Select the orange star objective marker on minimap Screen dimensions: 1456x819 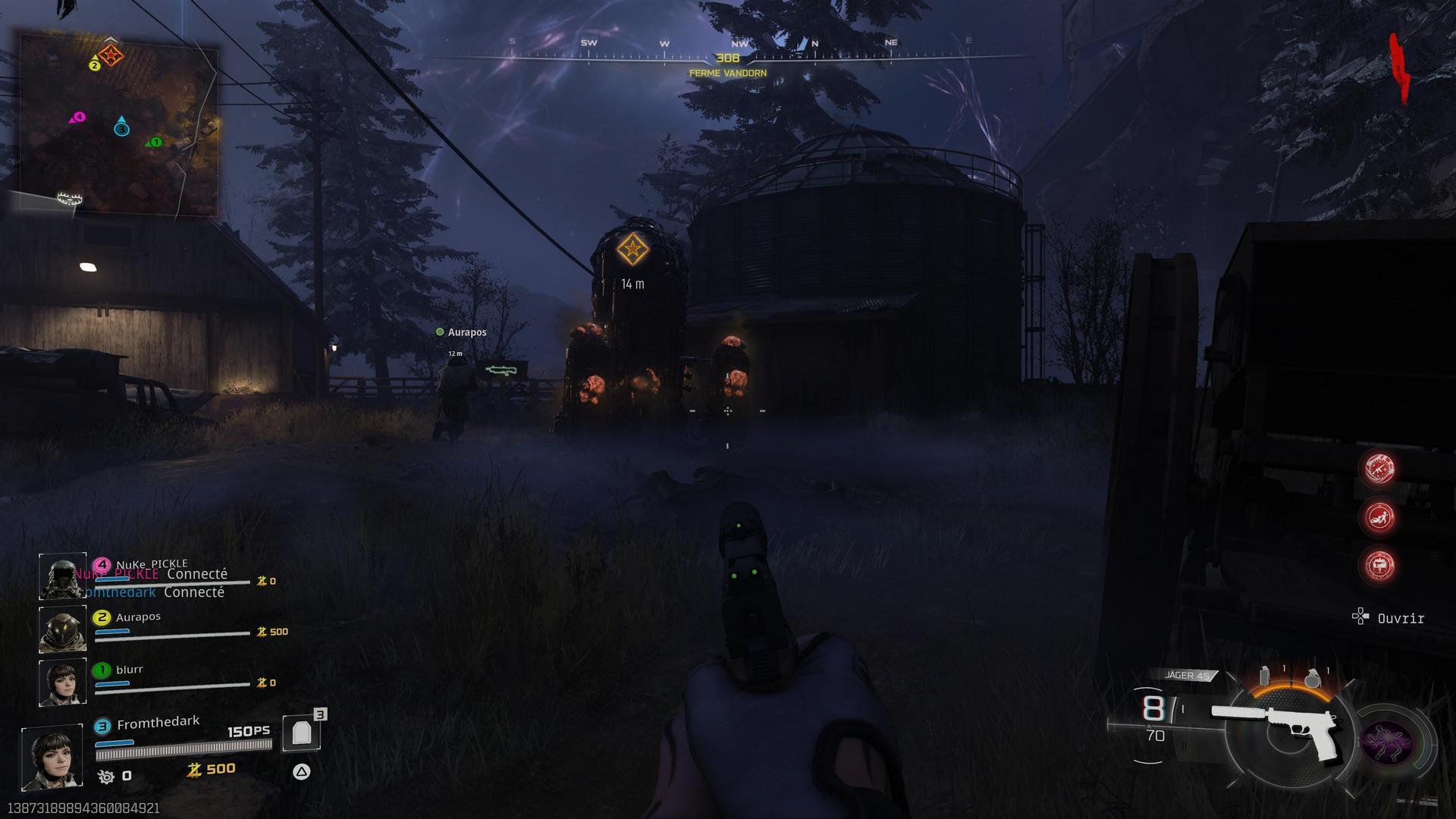111,55
